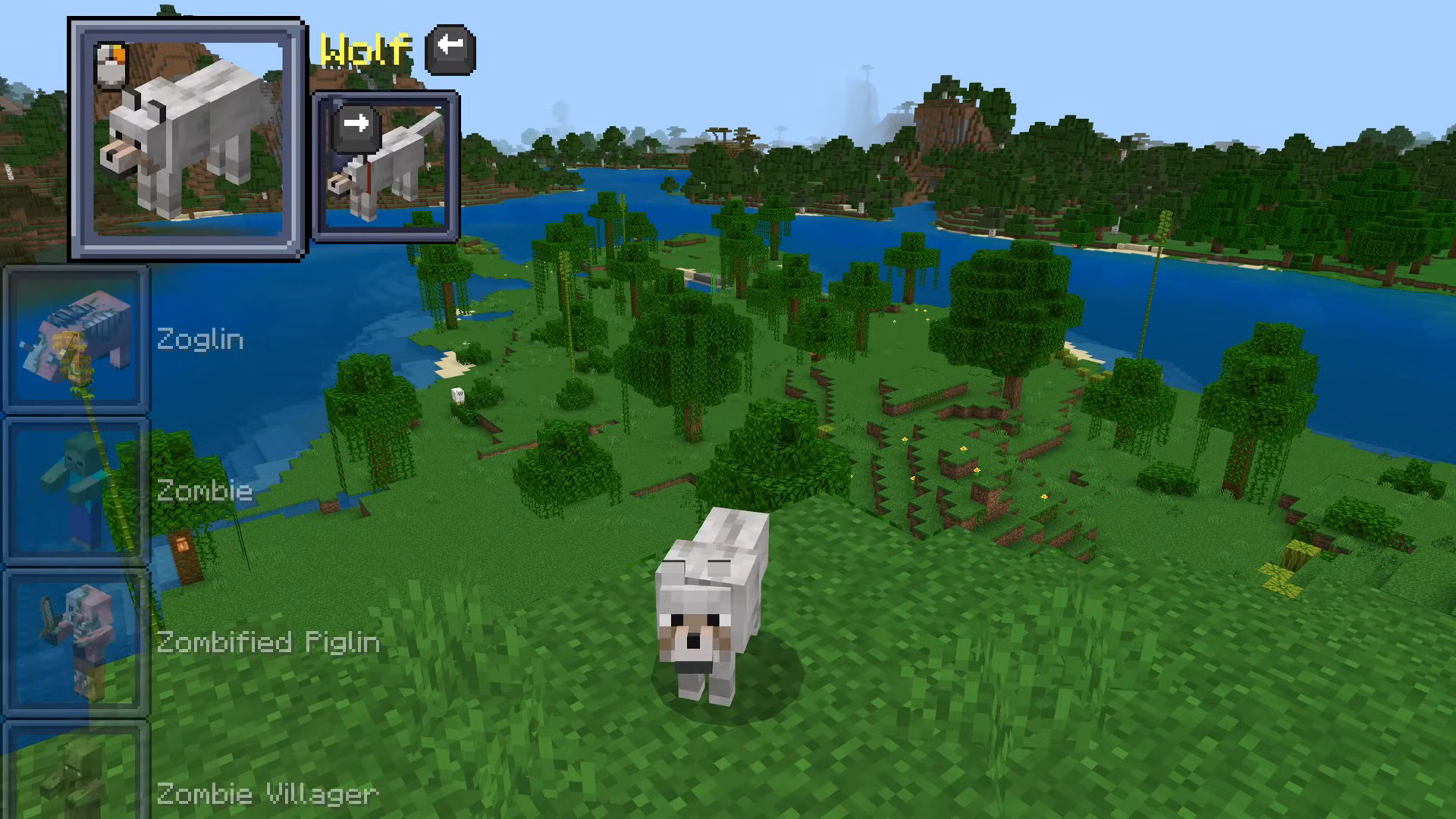The image size is (1456, 819).
Task: Select the large Wolf portrait
Action: (x=187, y=140)
